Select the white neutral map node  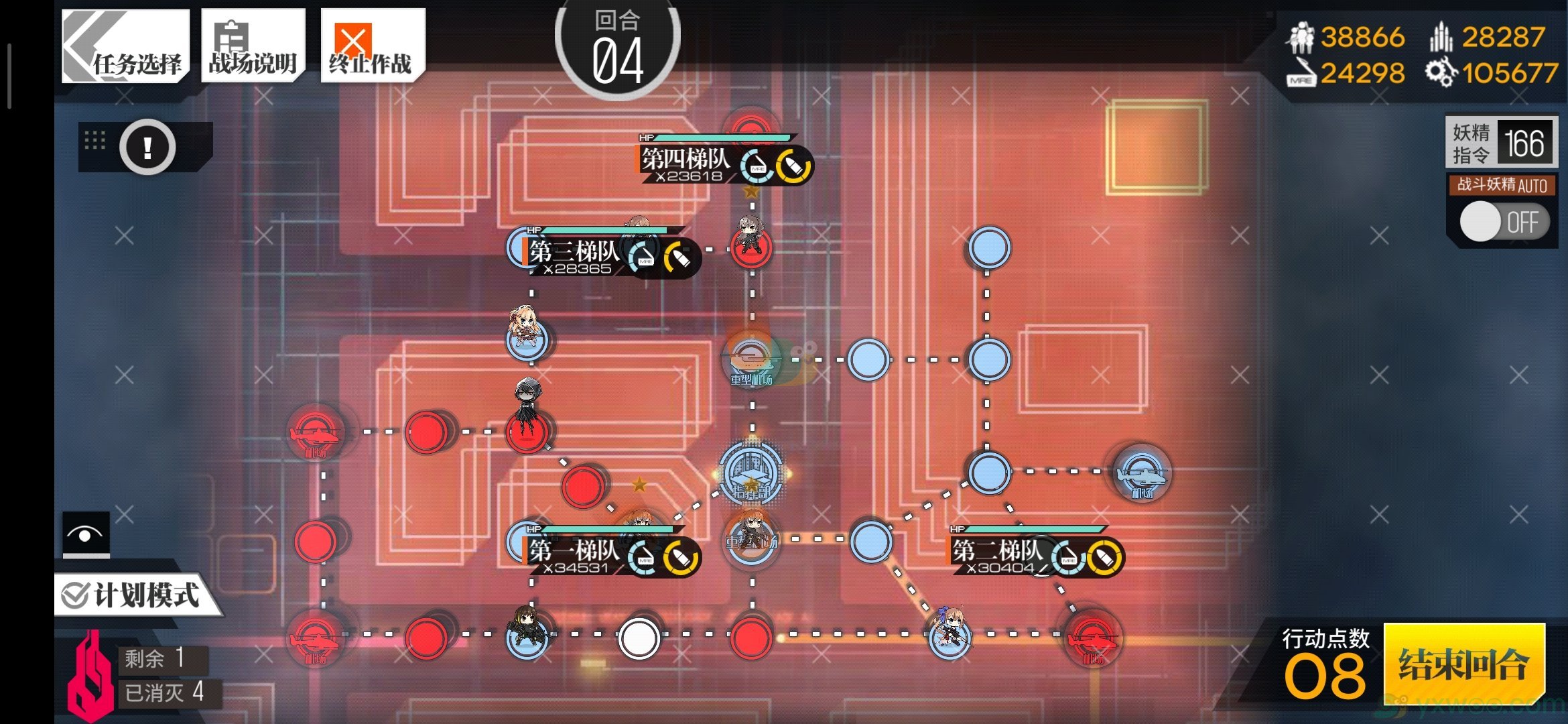639,638
